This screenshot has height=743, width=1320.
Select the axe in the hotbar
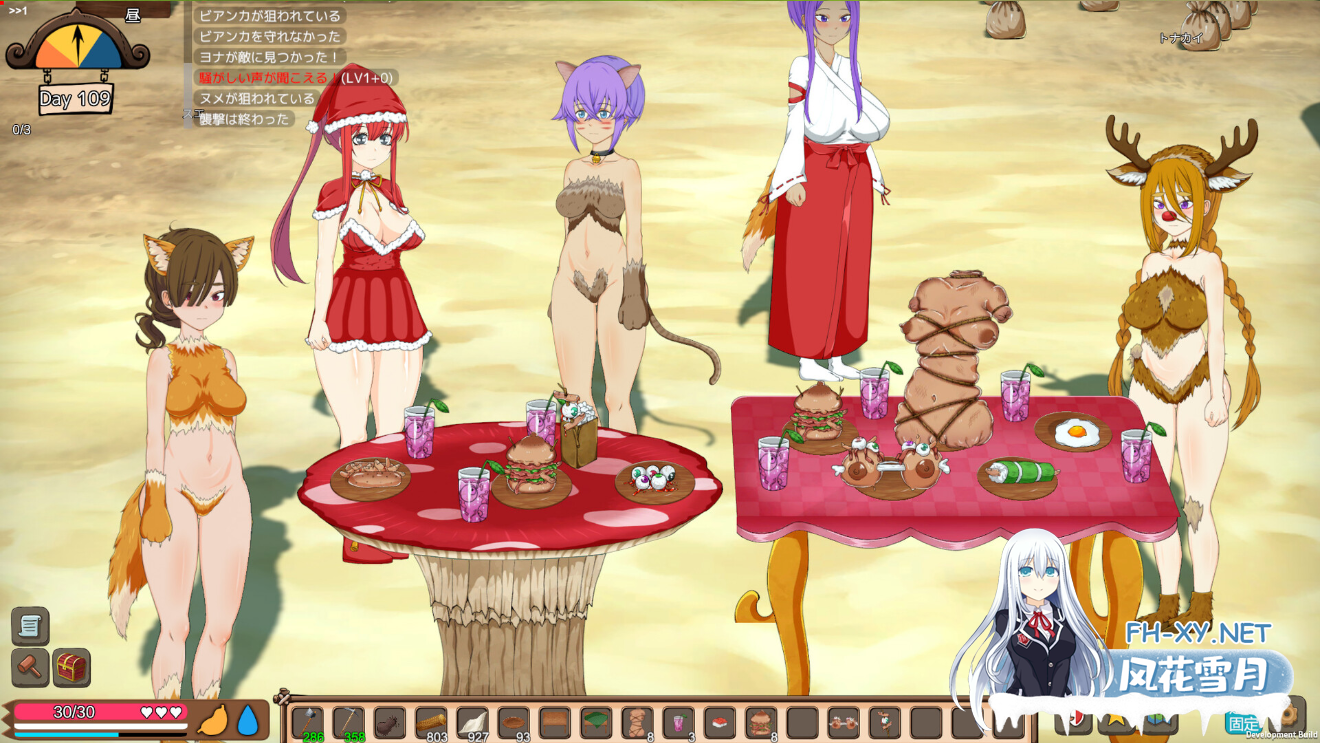pos(305,721)
